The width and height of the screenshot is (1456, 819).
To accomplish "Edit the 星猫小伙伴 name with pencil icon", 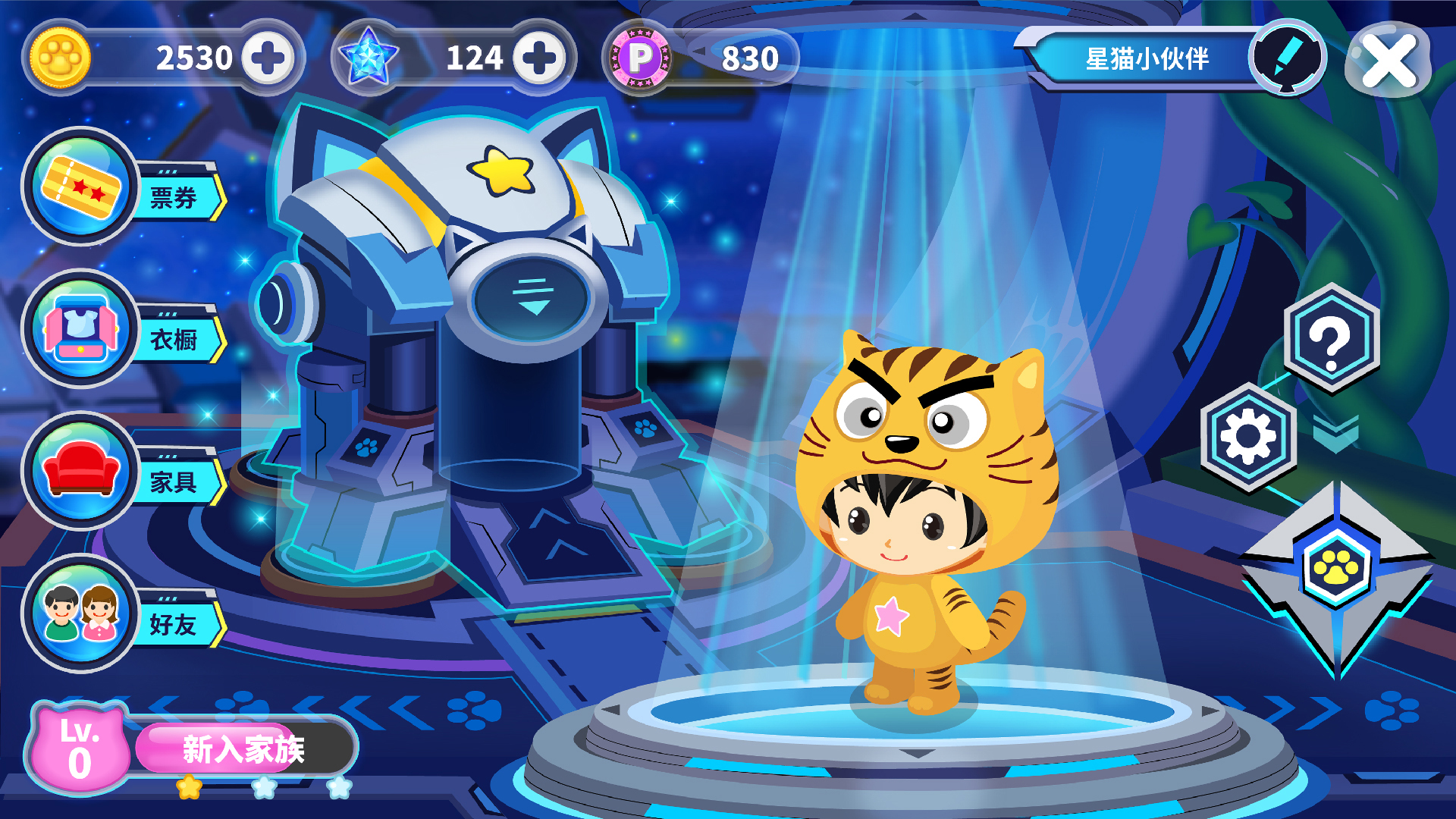I will click(1287, 57).
